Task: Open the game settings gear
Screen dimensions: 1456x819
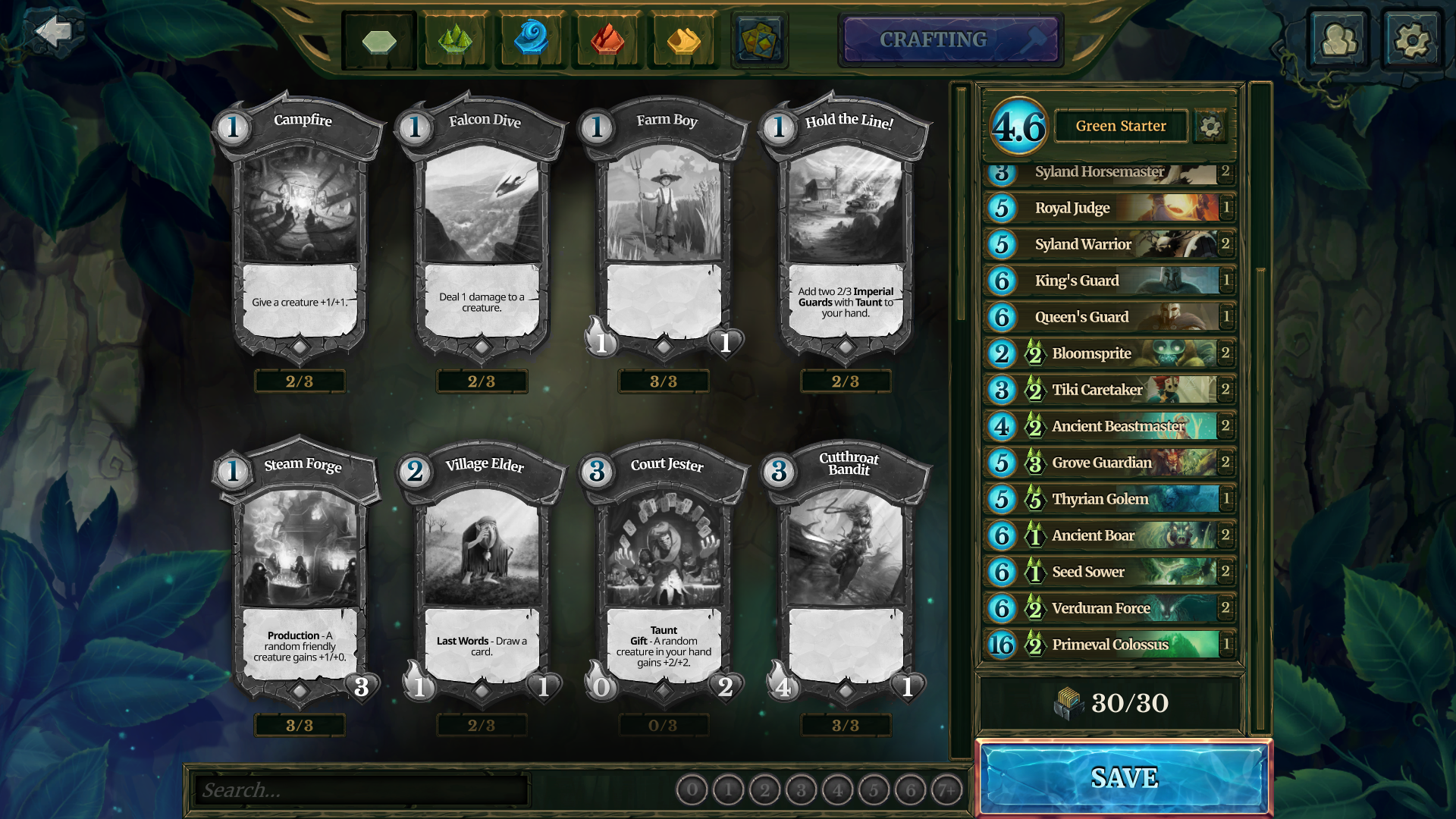Action: coord(1412,39)
